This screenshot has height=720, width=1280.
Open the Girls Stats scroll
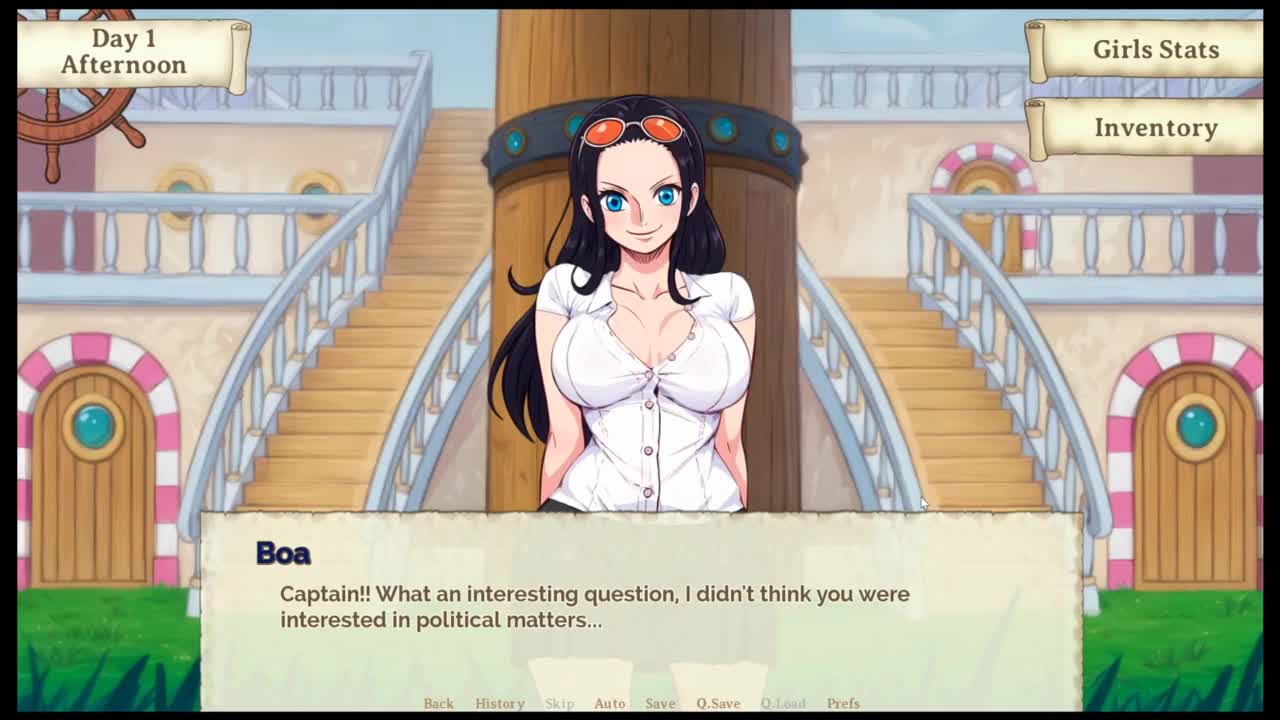coord(1154,50)
